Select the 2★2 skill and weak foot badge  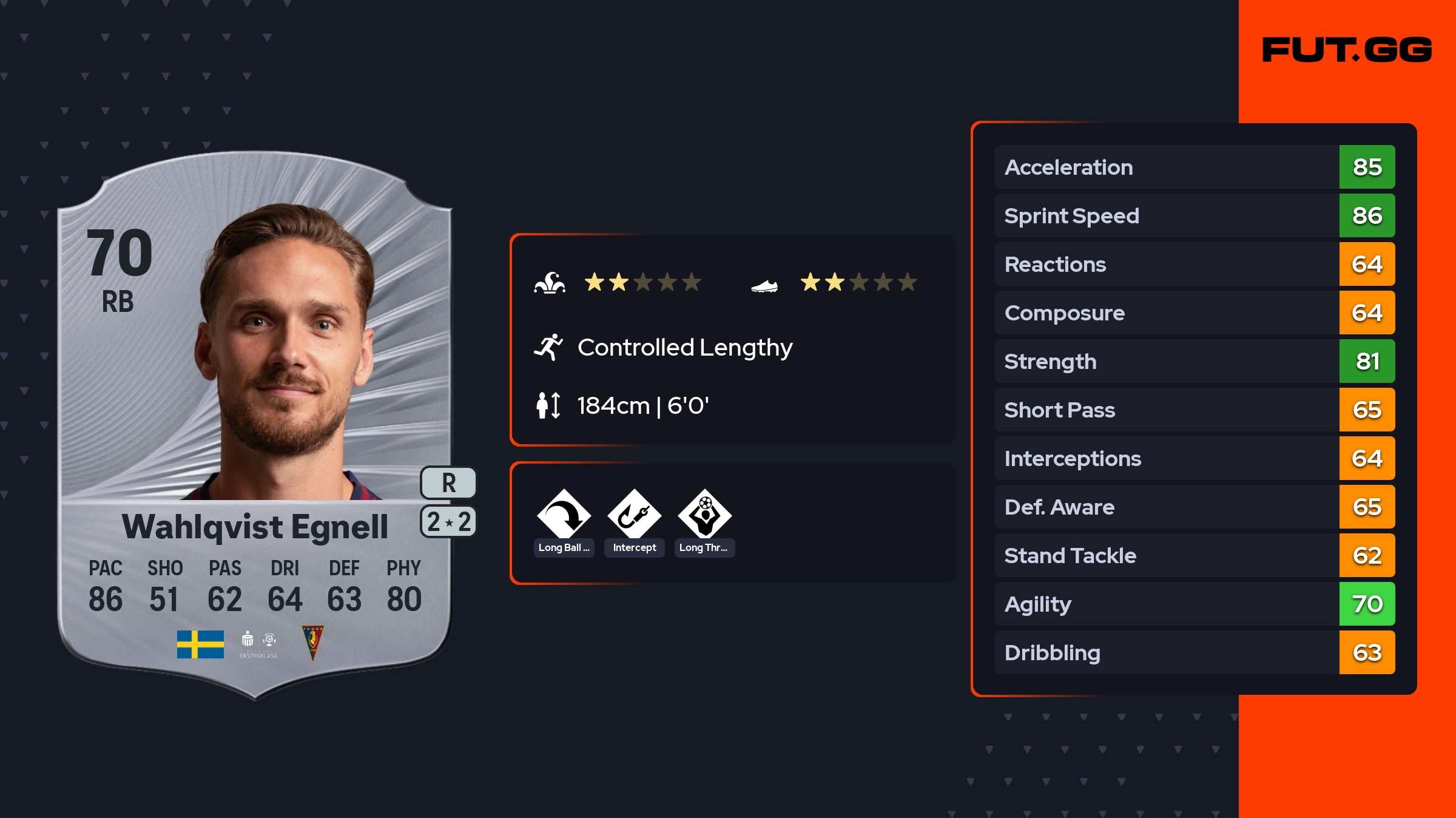448,522
